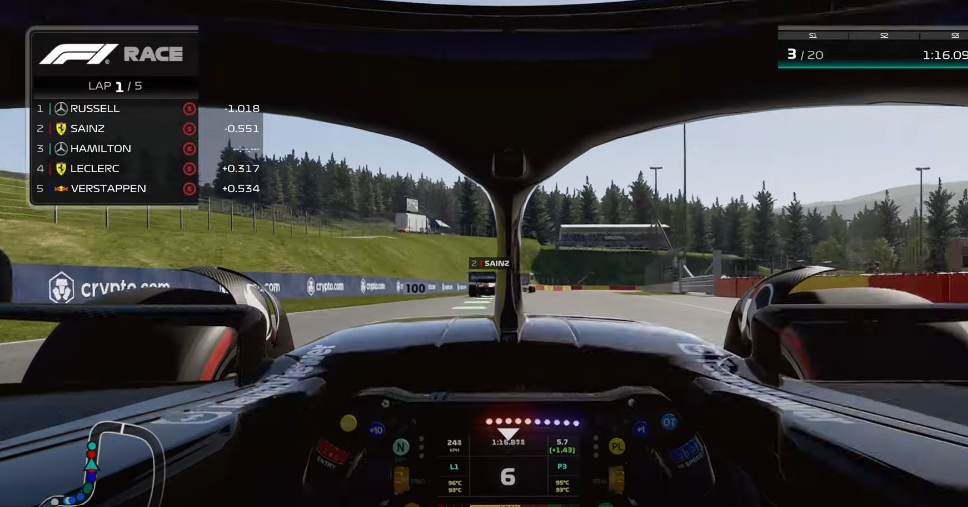Screen dimensions: 968x507
Task: Select Sainz's row in the standings list
Action: pos(115,128)
